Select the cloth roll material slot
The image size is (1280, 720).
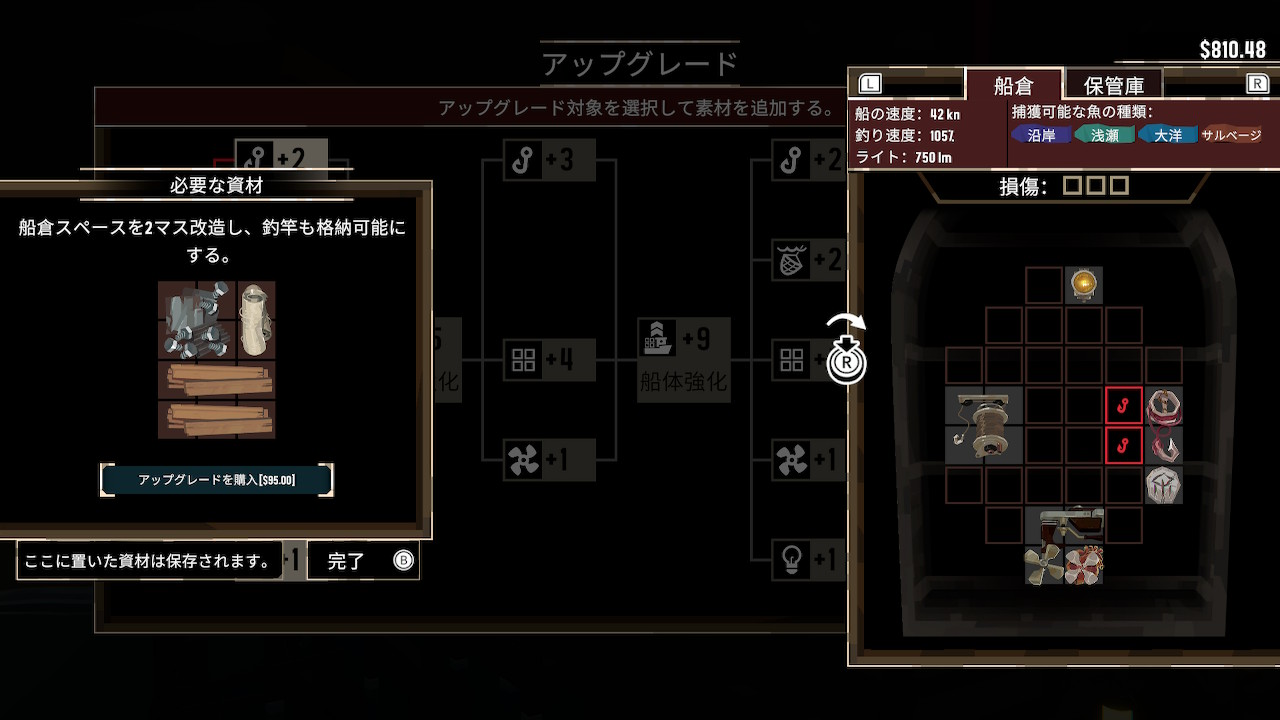click(256, 319)
